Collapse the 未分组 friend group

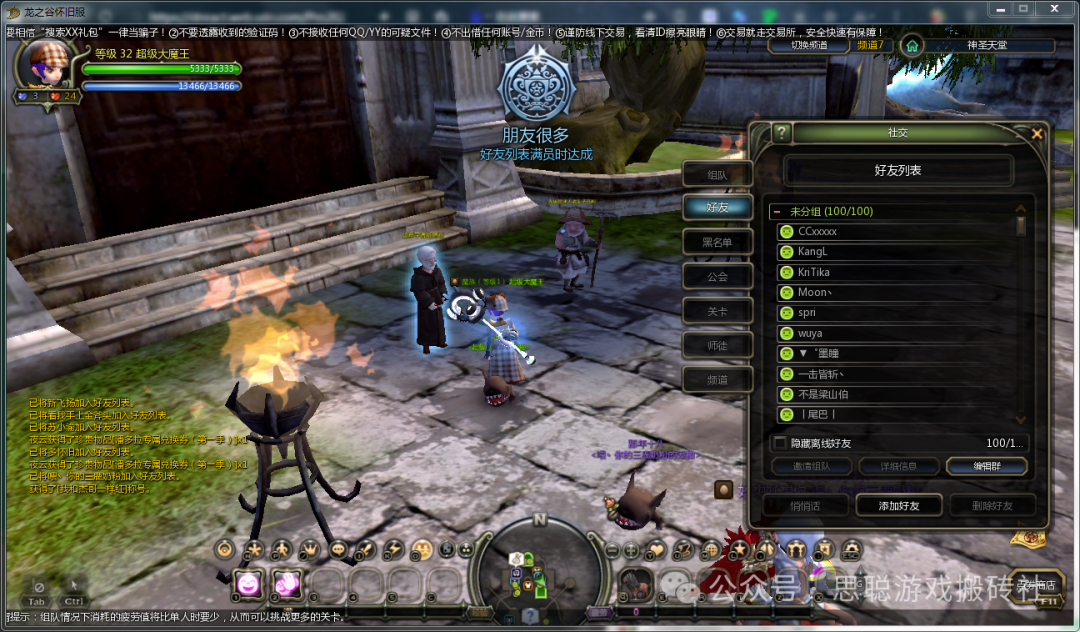(x=777, y=212)
